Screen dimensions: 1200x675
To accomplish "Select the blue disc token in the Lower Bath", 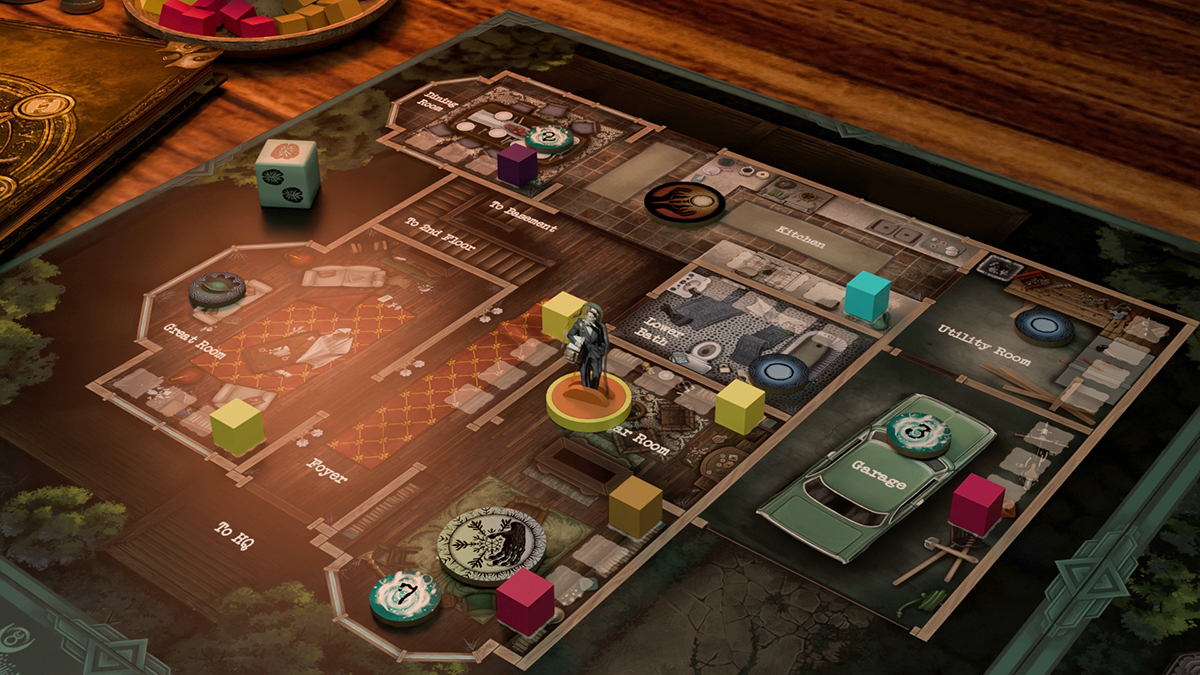I will pyautogui.click(x=778, y=373).
